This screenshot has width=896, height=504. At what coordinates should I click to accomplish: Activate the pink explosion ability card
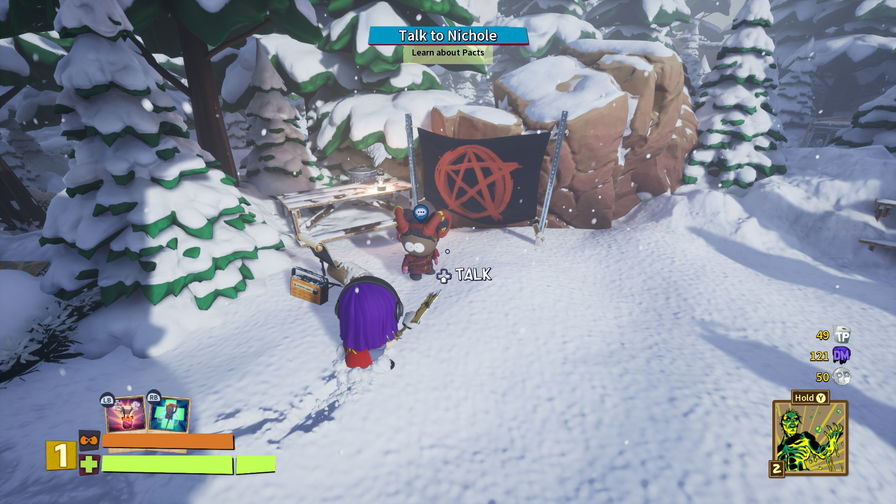tap(125, 414)
